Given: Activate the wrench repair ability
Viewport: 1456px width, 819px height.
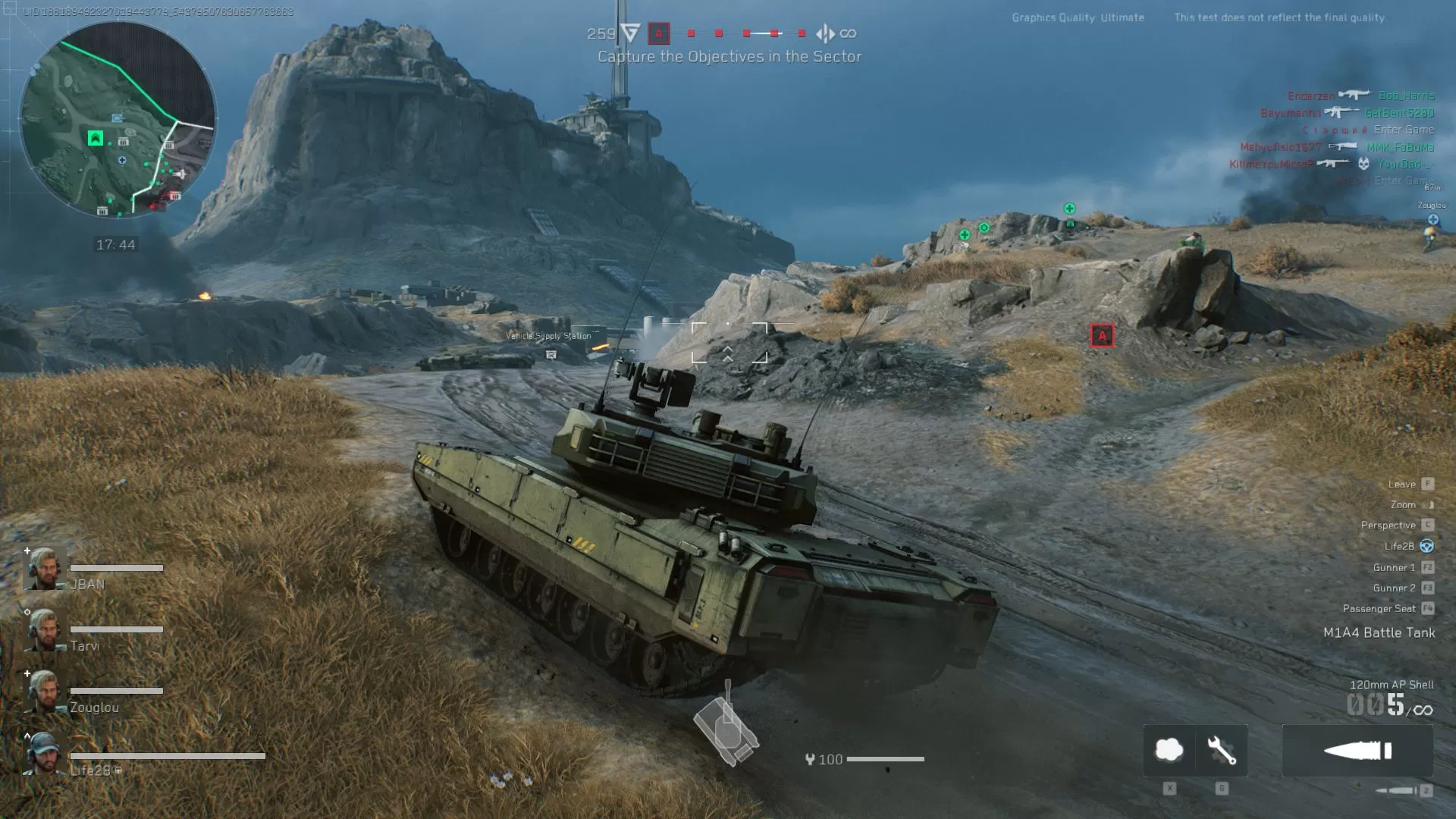Looking at the screenshot, I should pyautogui.click(x=1222, y=751).
